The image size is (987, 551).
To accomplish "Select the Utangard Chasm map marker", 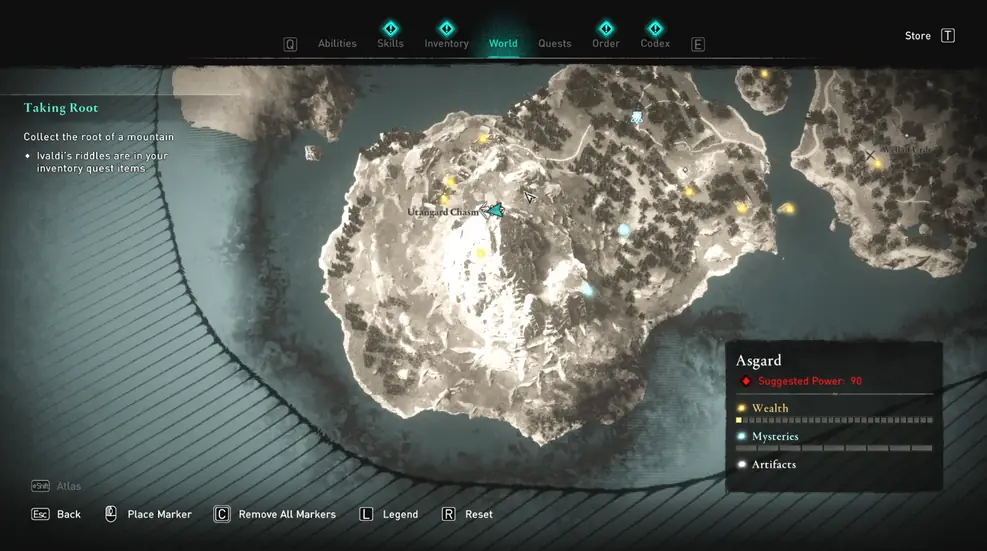I will click(491, 210).
